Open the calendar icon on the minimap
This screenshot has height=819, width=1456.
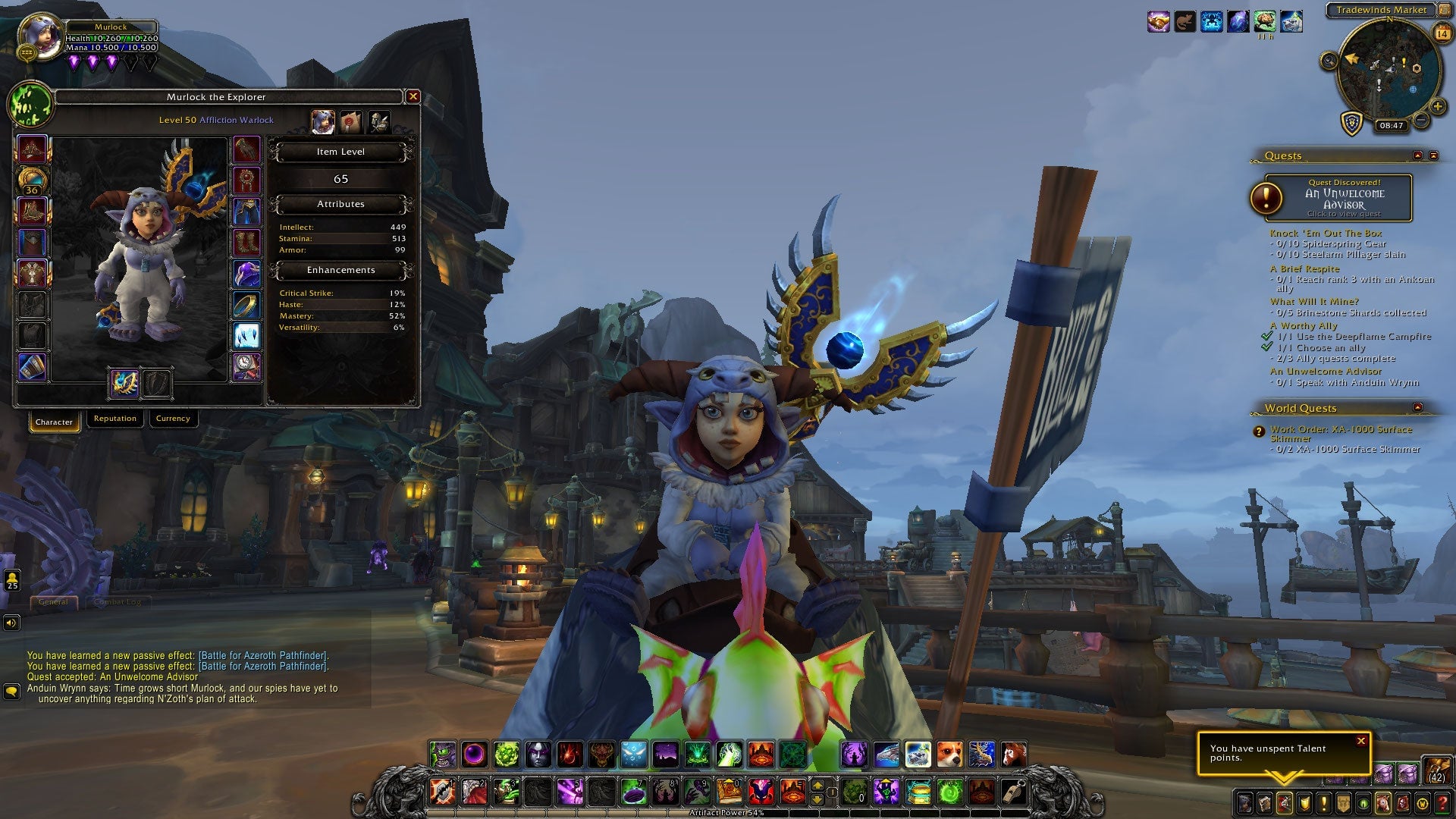pos(1442,32)
